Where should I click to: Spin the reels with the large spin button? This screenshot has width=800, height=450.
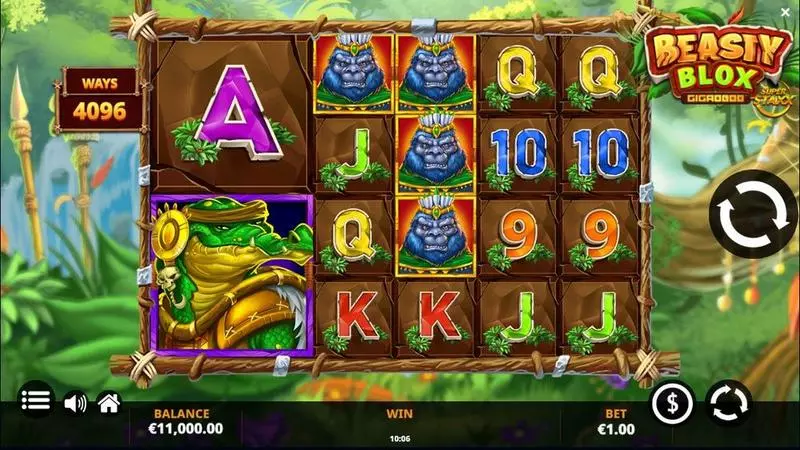pos(752,215)
